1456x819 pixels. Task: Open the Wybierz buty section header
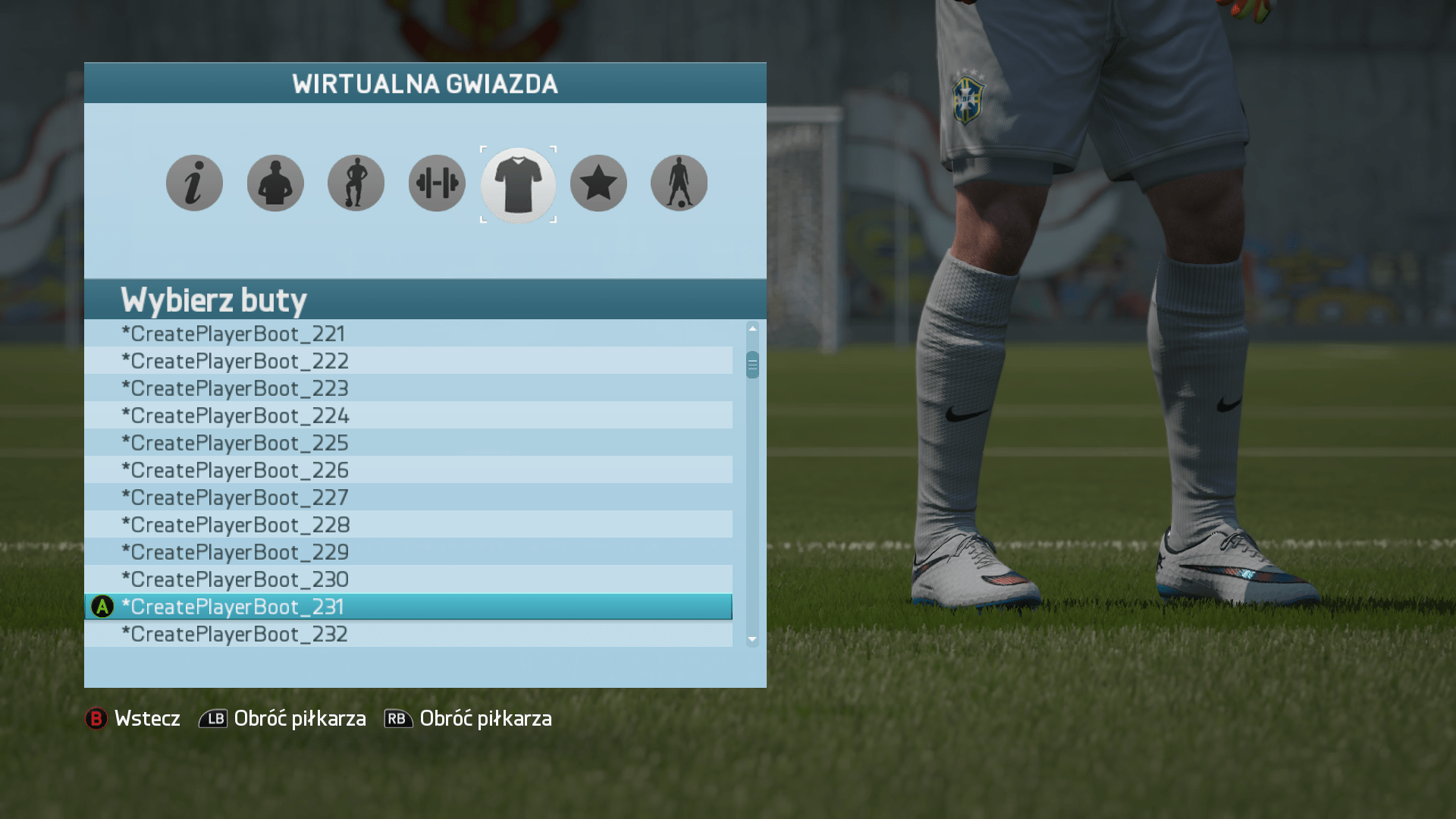pos(215,300)
